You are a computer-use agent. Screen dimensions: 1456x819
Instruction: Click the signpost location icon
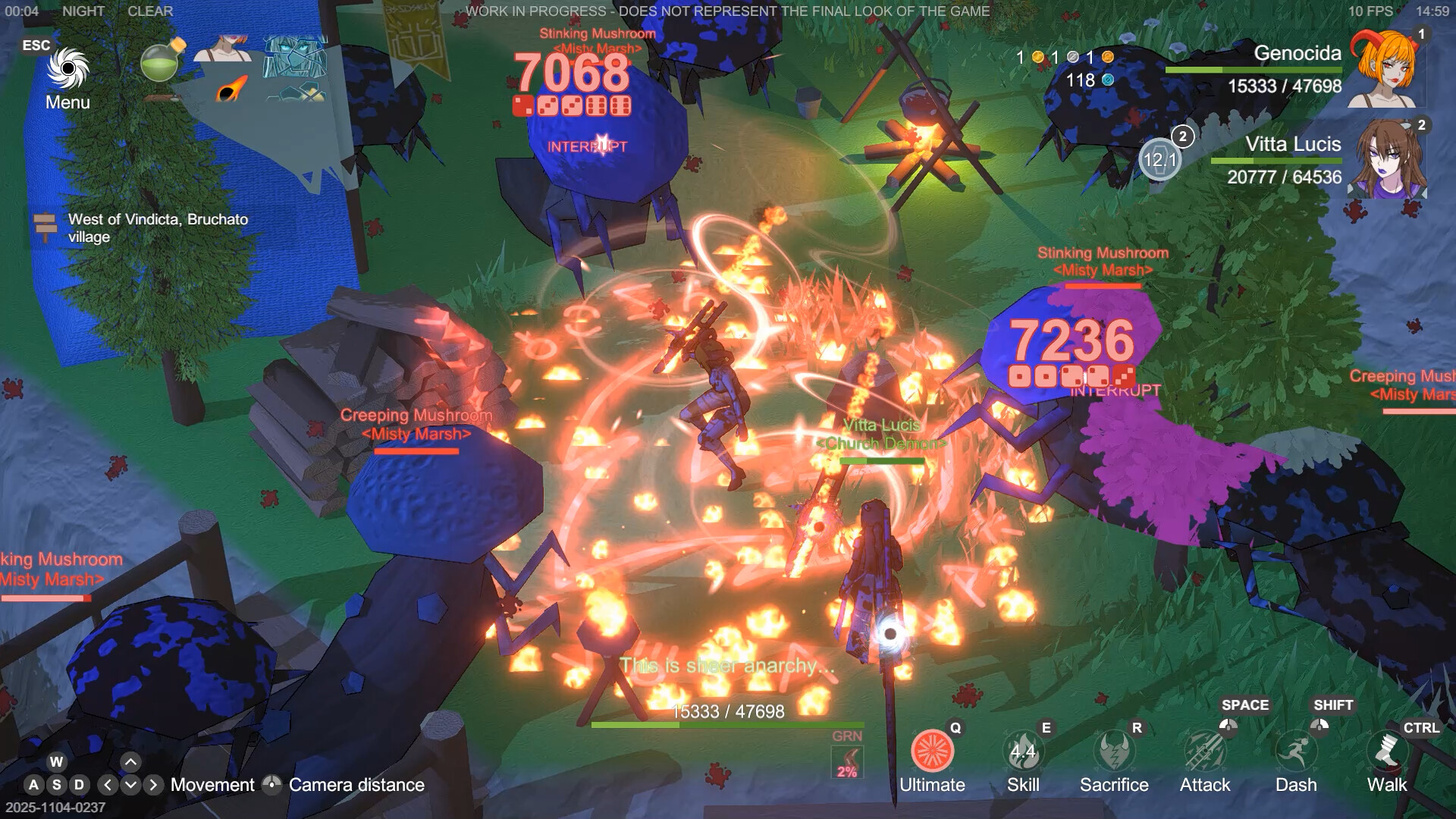pyautogui.click(x=45, y=227)
